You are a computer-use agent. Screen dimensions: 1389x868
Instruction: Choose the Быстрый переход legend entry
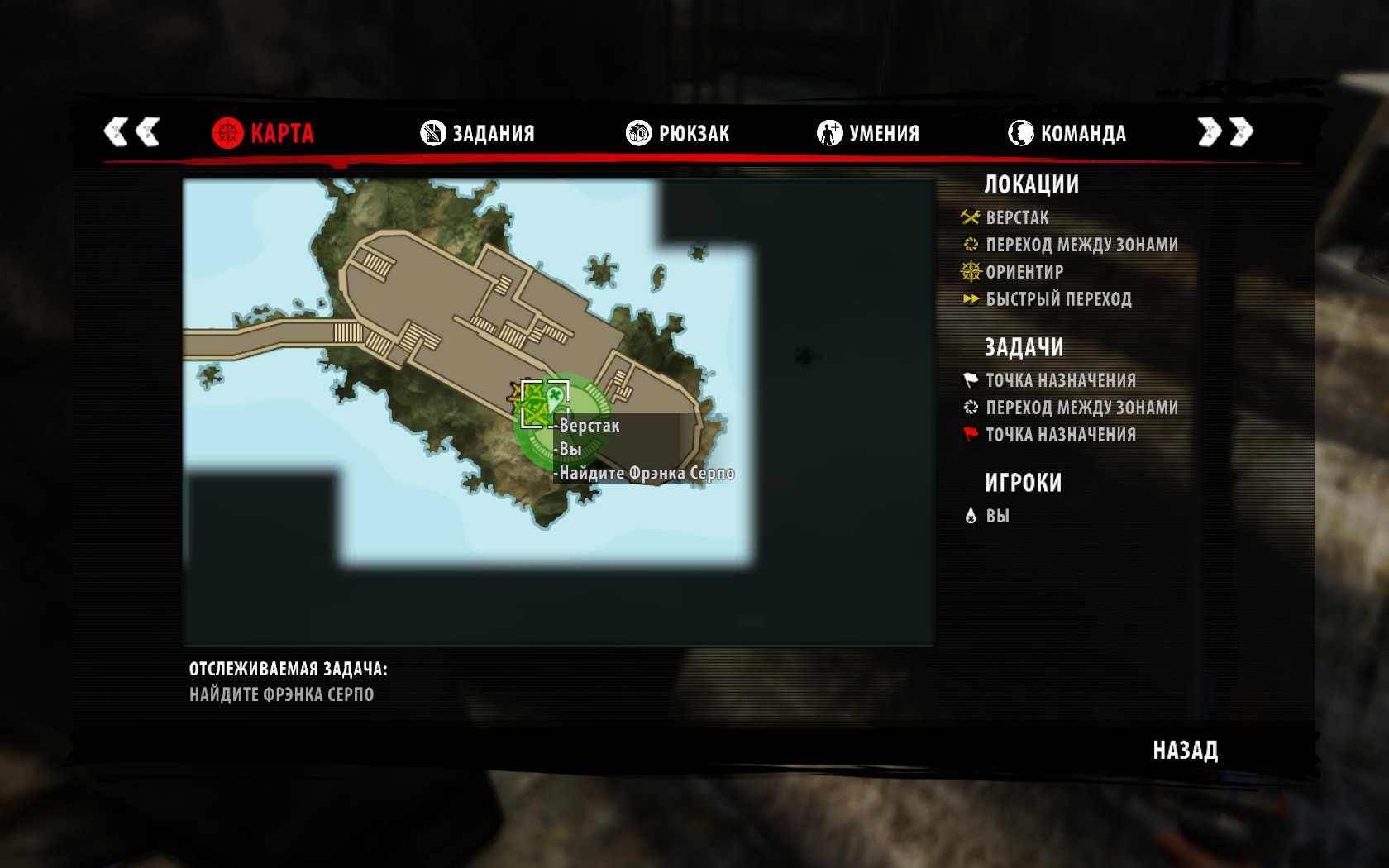coord(1057,299)
